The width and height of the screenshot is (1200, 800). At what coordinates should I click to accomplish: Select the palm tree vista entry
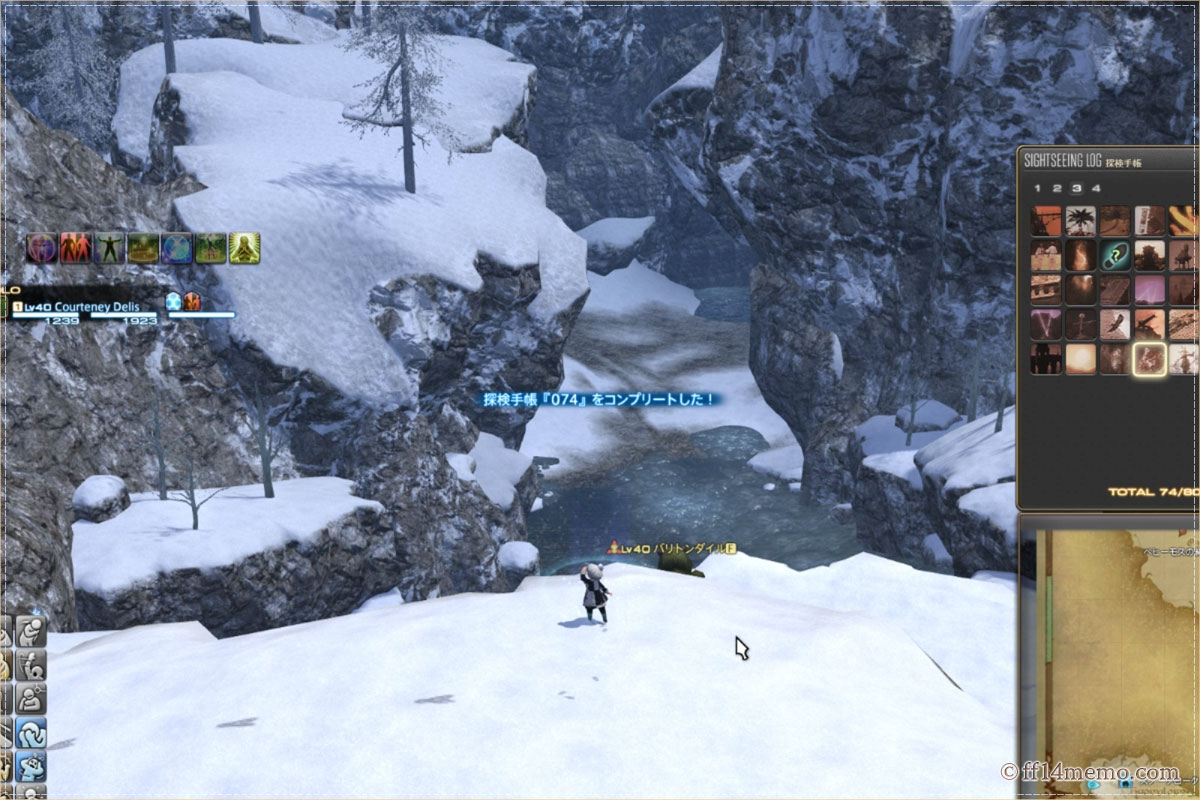1081,220
